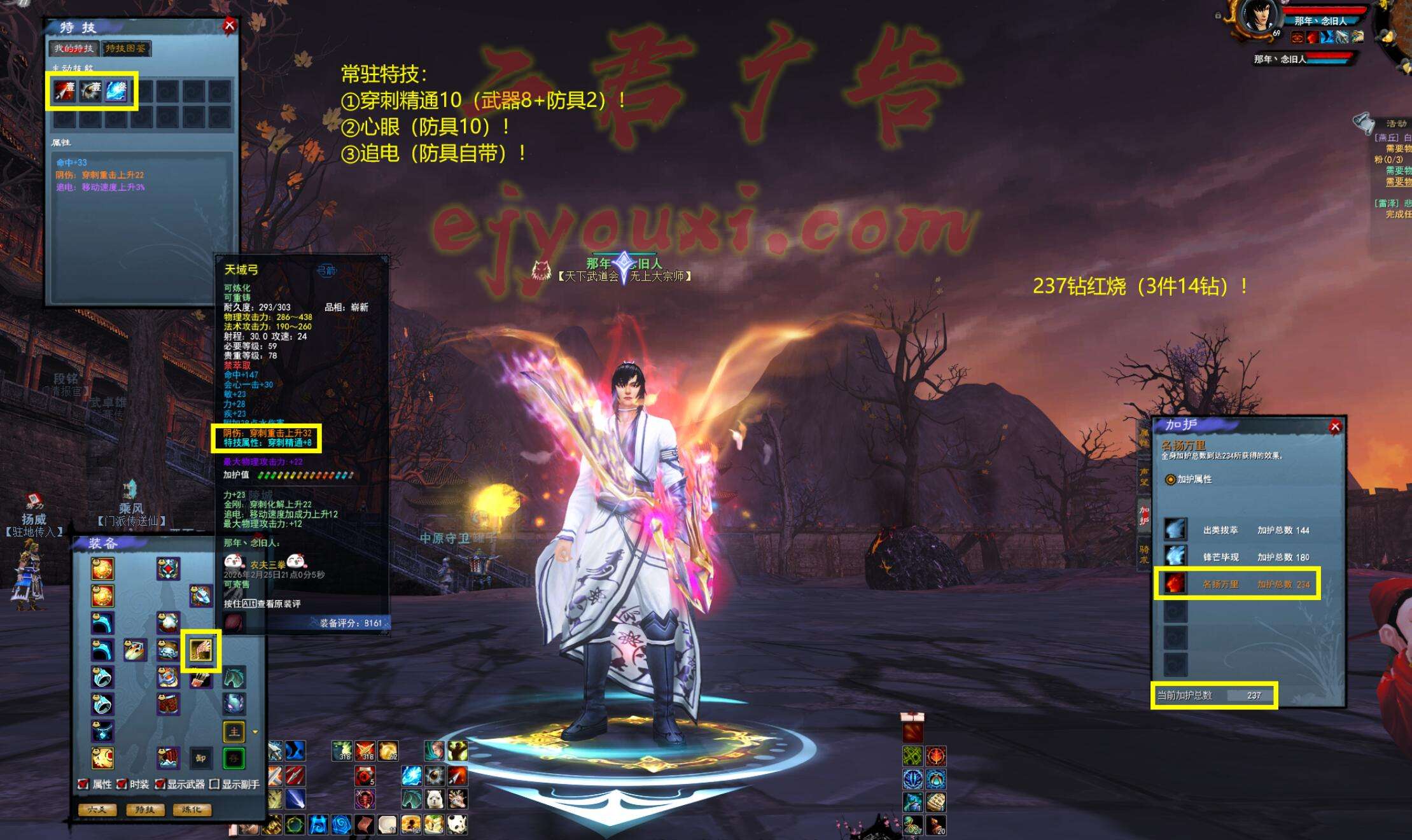The image size is (1412, 840).
Task: Open the 炼化 refining button
Action: click(192, 809)
